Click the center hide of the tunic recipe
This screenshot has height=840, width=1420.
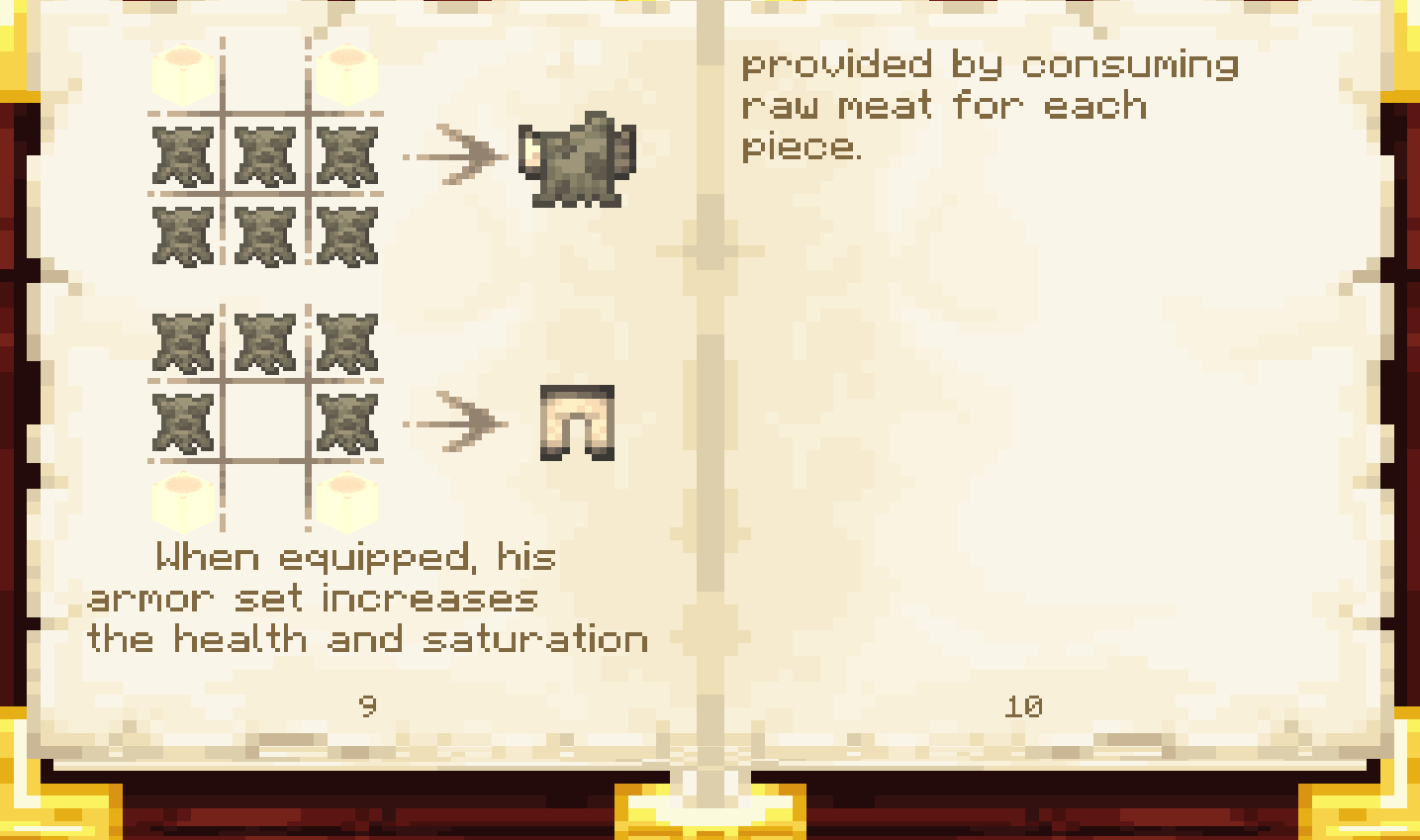pyautogui.click(x=263, y=153)
